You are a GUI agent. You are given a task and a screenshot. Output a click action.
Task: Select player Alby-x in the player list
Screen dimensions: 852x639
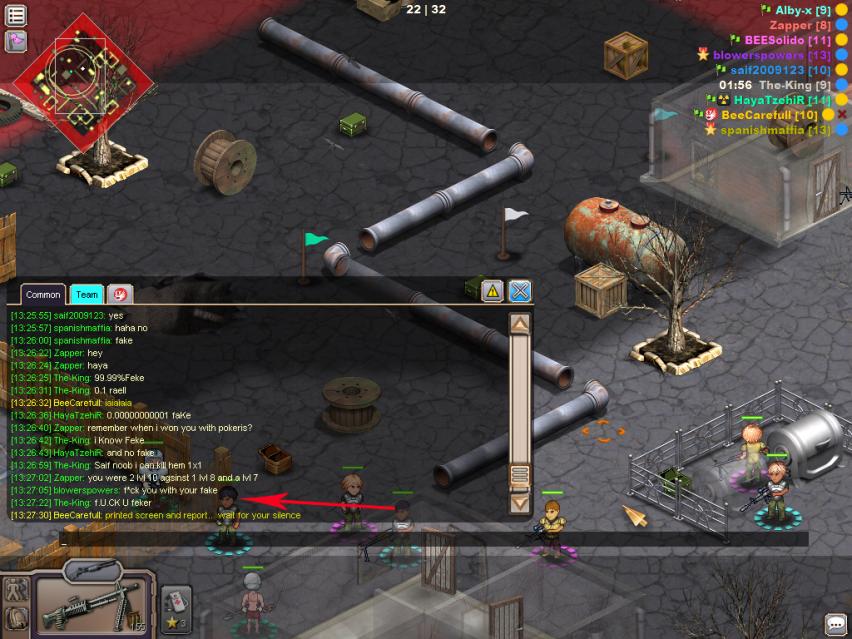tap(803, 10)
